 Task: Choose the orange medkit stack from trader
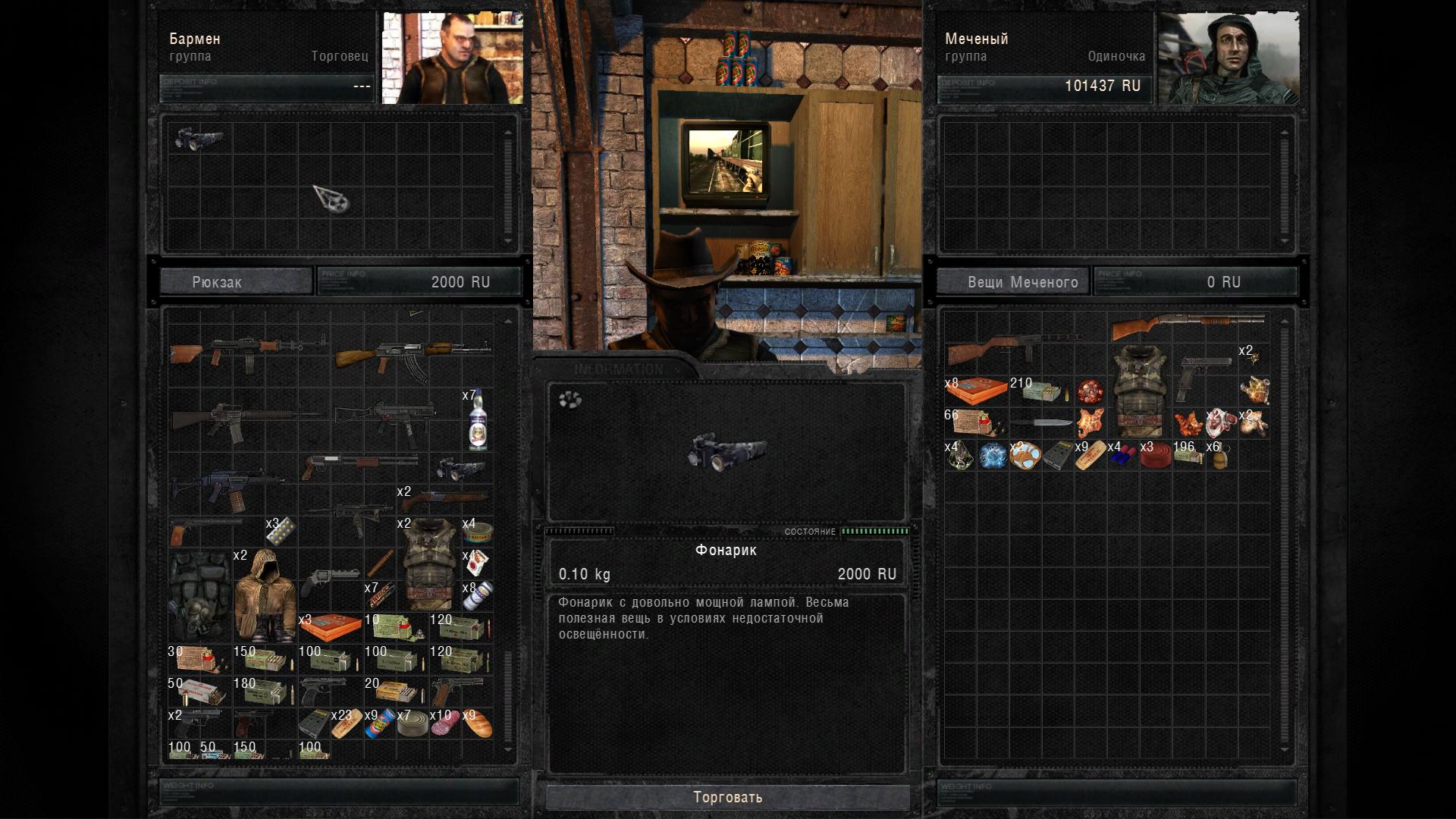pyautogui.click(x=331, y=627)
